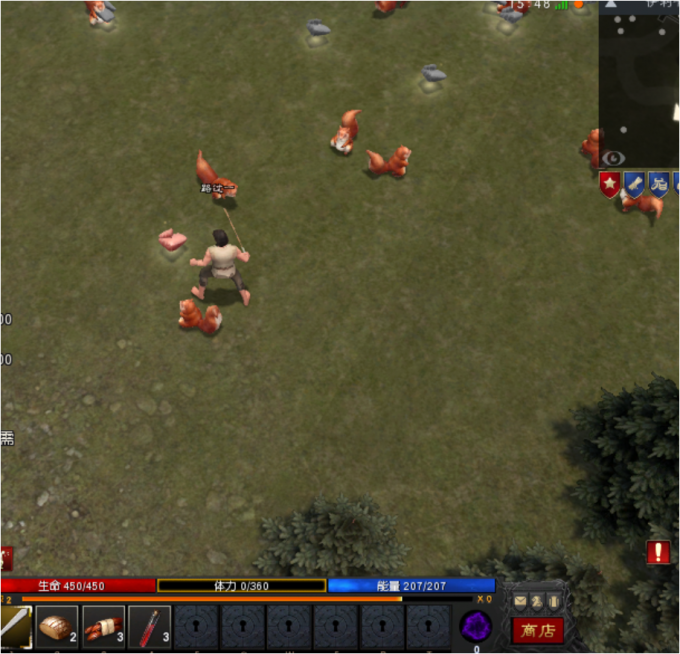
Task: Select the bread item hotbar slot
Action: point(57,627)
